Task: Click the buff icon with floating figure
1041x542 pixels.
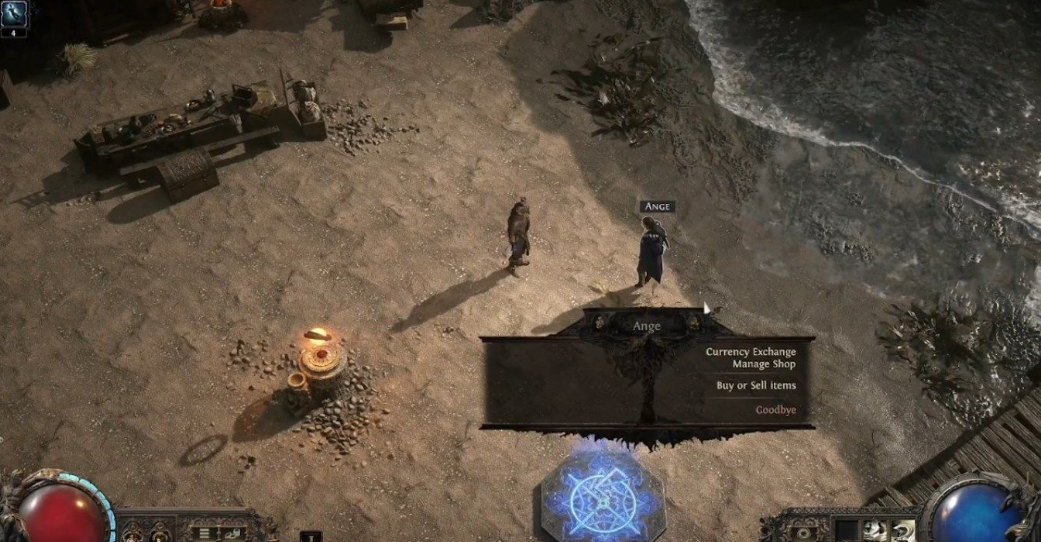Action: click(x=15, y=13)
